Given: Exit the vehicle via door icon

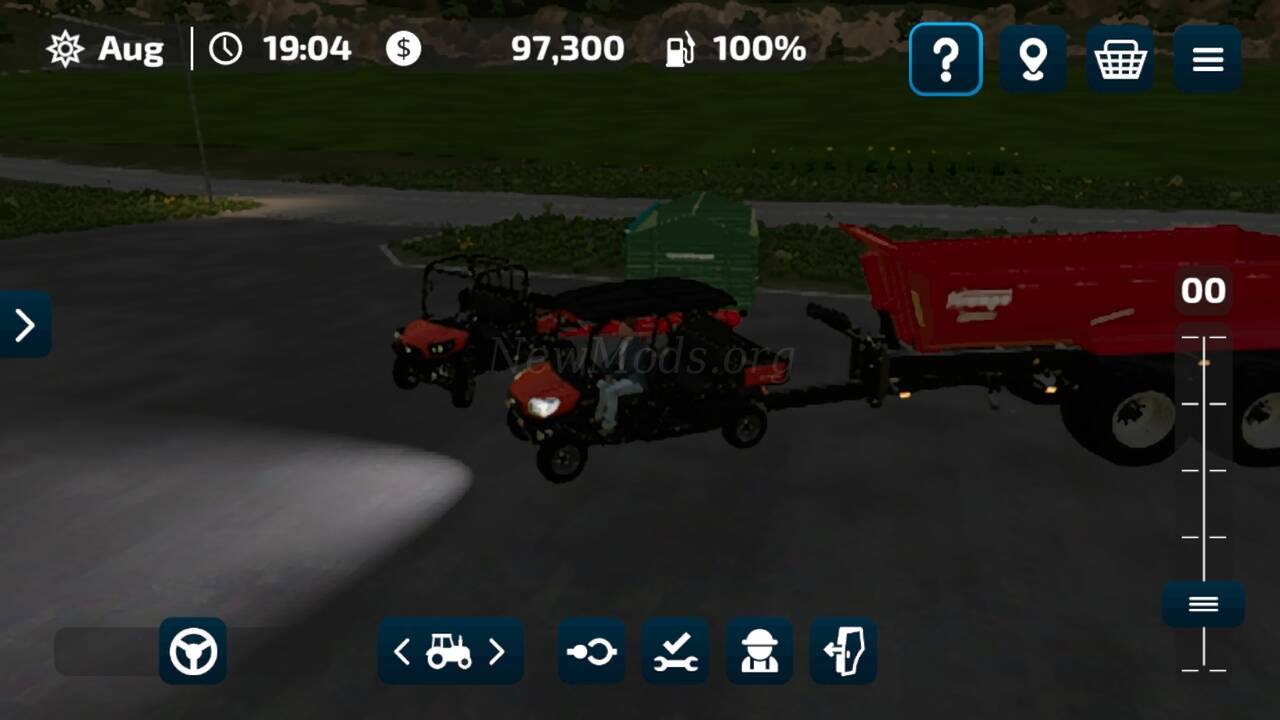Looking at the screenshot, I should [843, 652].
